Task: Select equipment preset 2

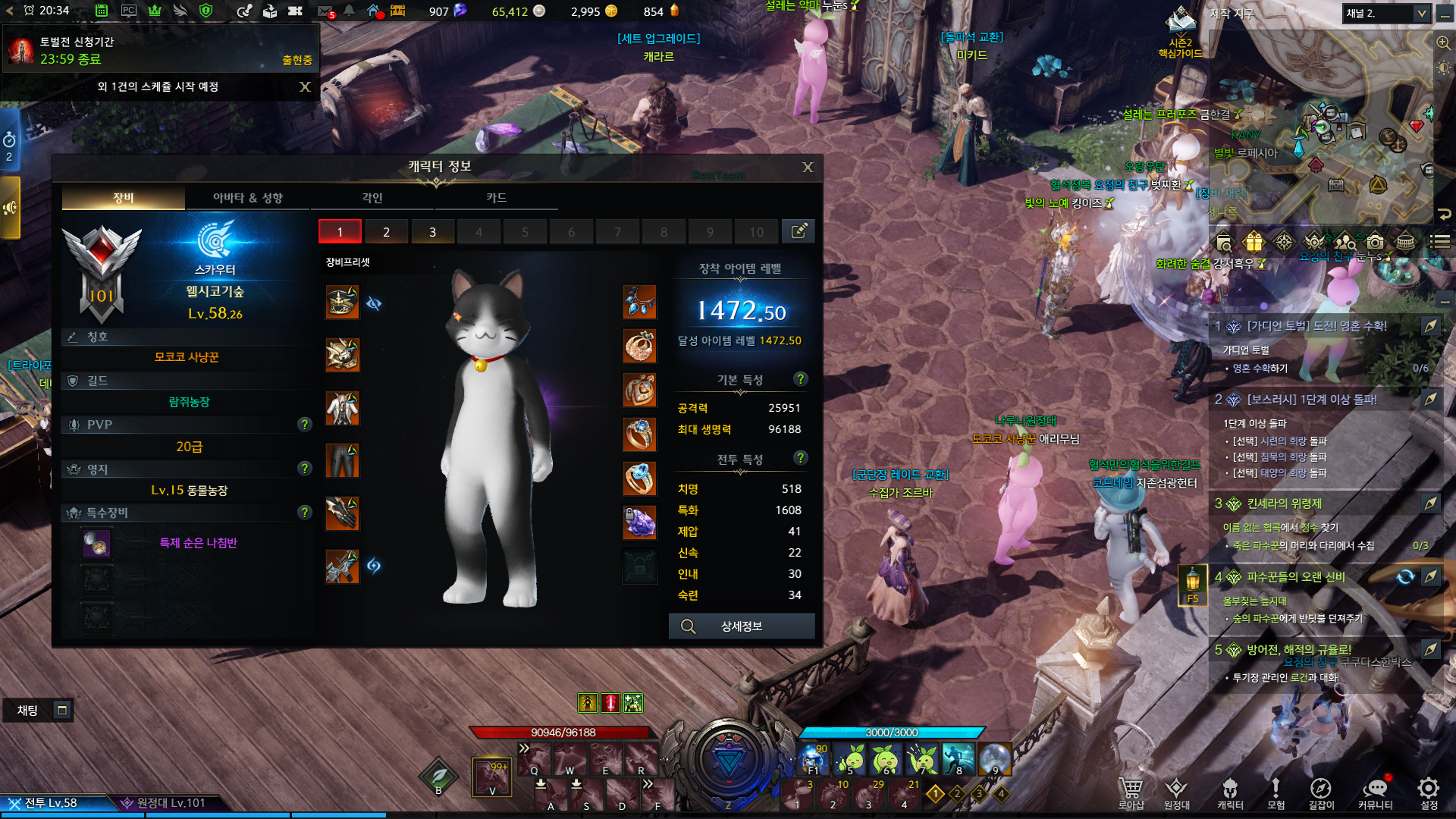Action: click(386, 232)
